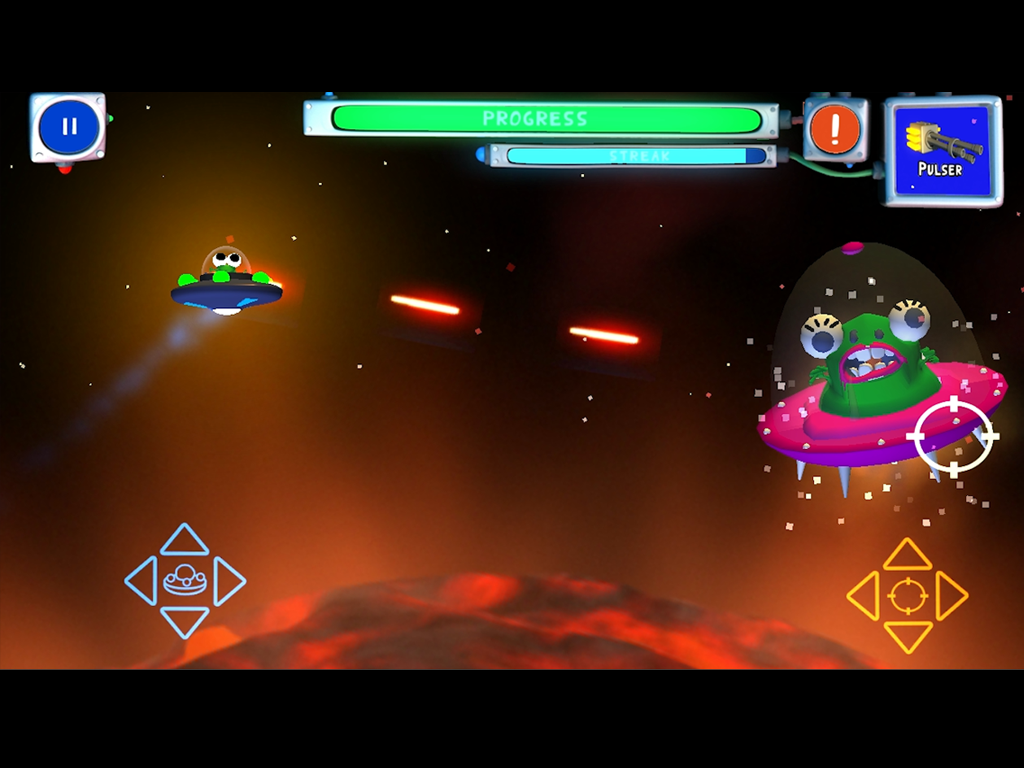The width and height of the screenshot is (1024, 768).
Task: Steer the ship left with blue arrow
Action: click(140, 581)
